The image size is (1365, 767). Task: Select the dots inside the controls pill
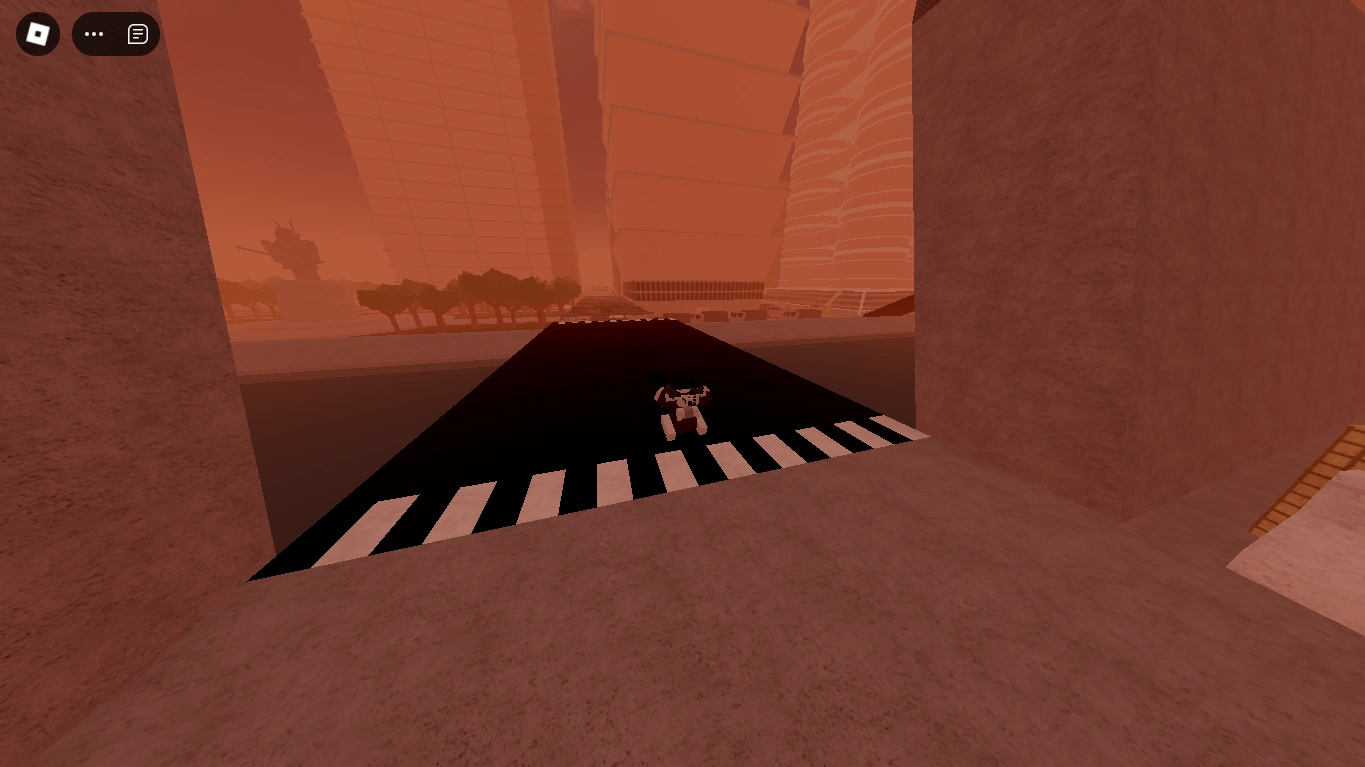coord(94,34)
